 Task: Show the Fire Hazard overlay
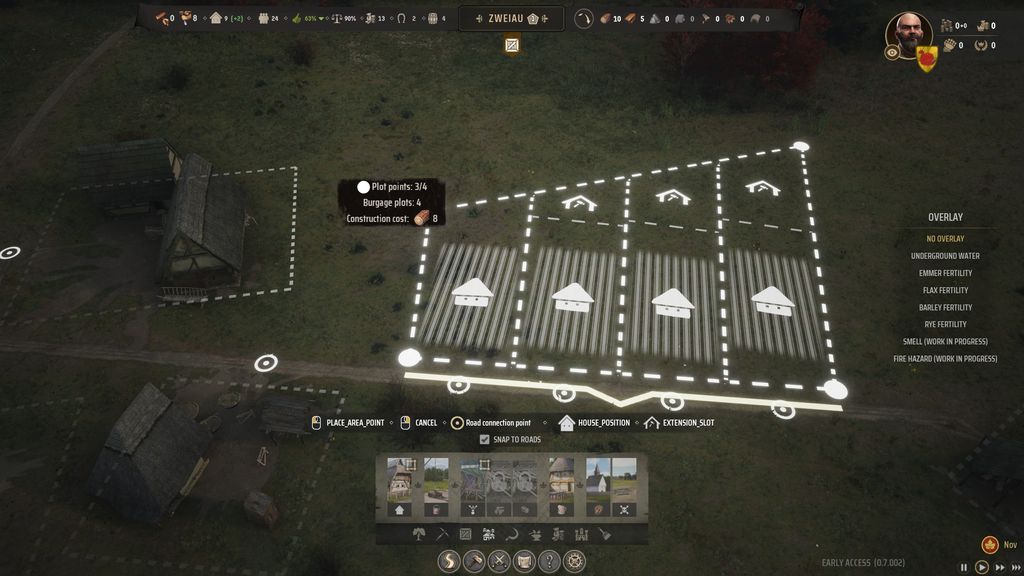pyautogui.click(x=945, y=358)
